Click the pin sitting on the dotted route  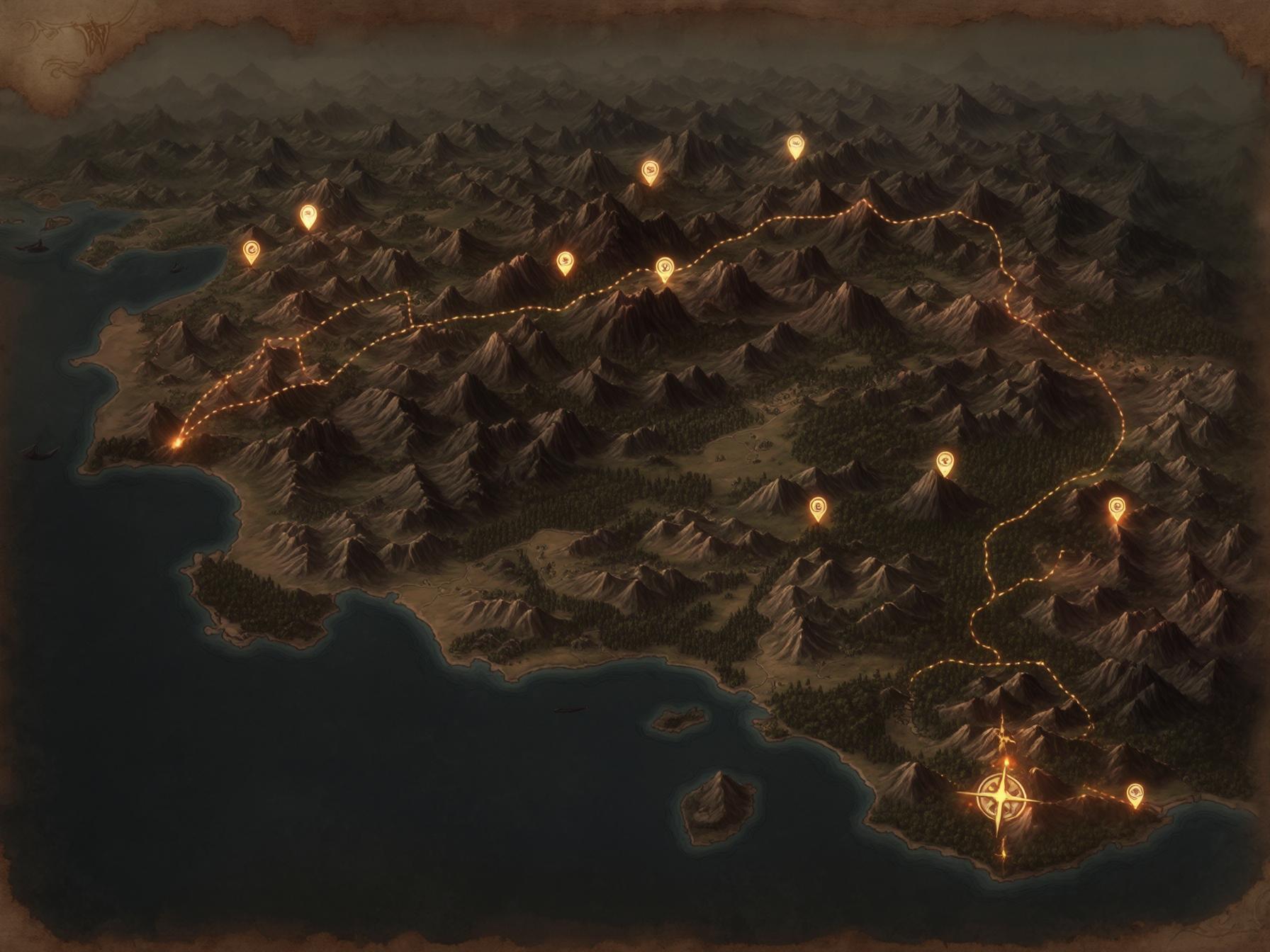point(664,268)
